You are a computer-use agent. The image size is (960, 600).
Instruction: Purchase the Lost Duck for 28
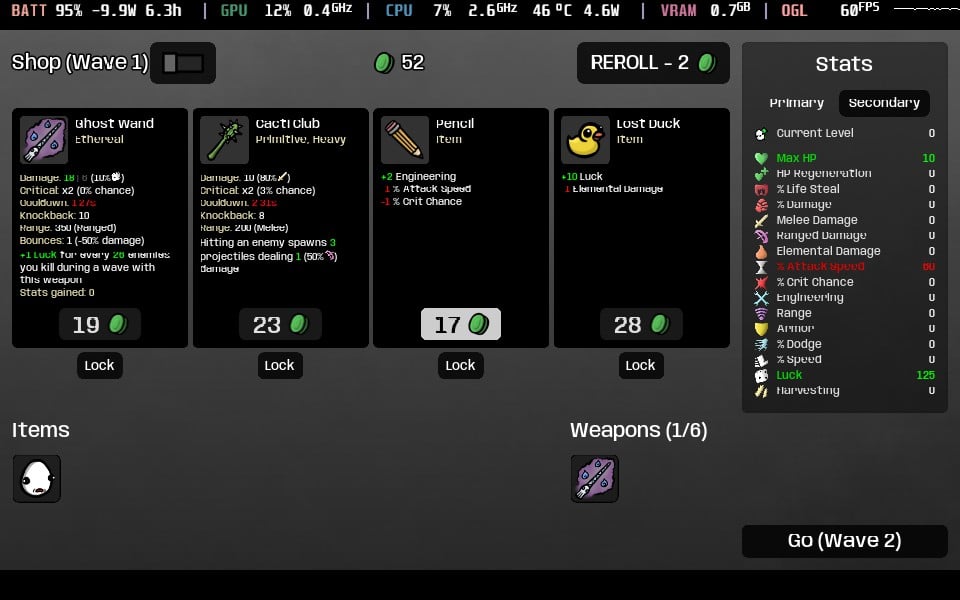(641, 324)
